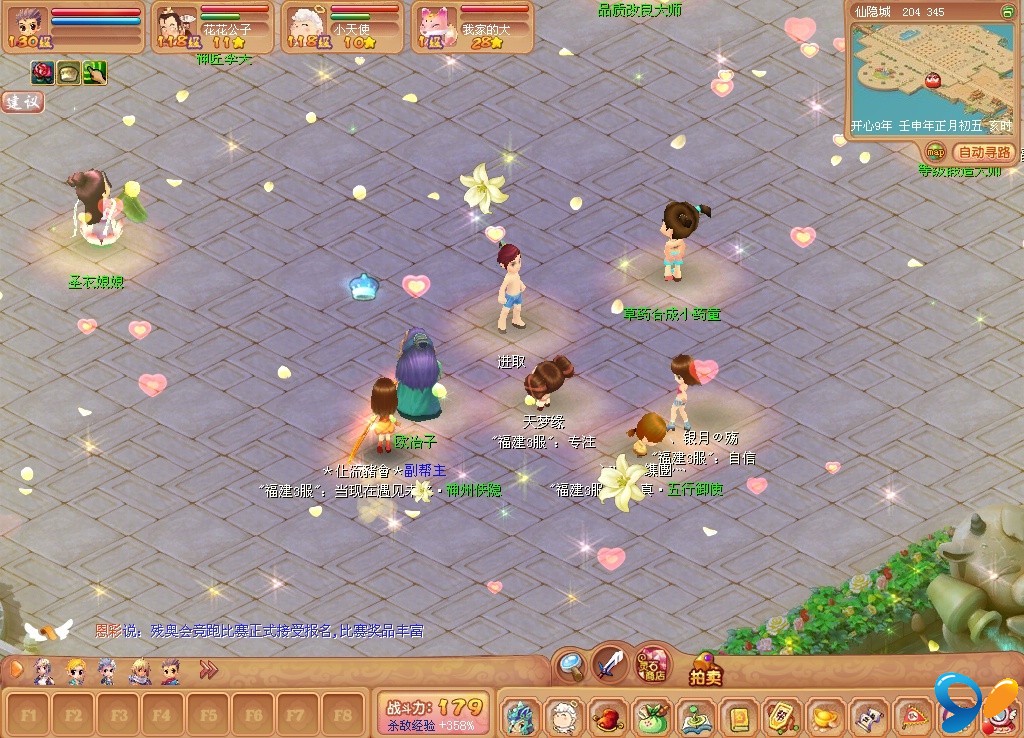Image resolution: width=1024 pixels, height=738 pixels.
Task: Click the green pointing-hand buff icon
Action: (95, 72)
